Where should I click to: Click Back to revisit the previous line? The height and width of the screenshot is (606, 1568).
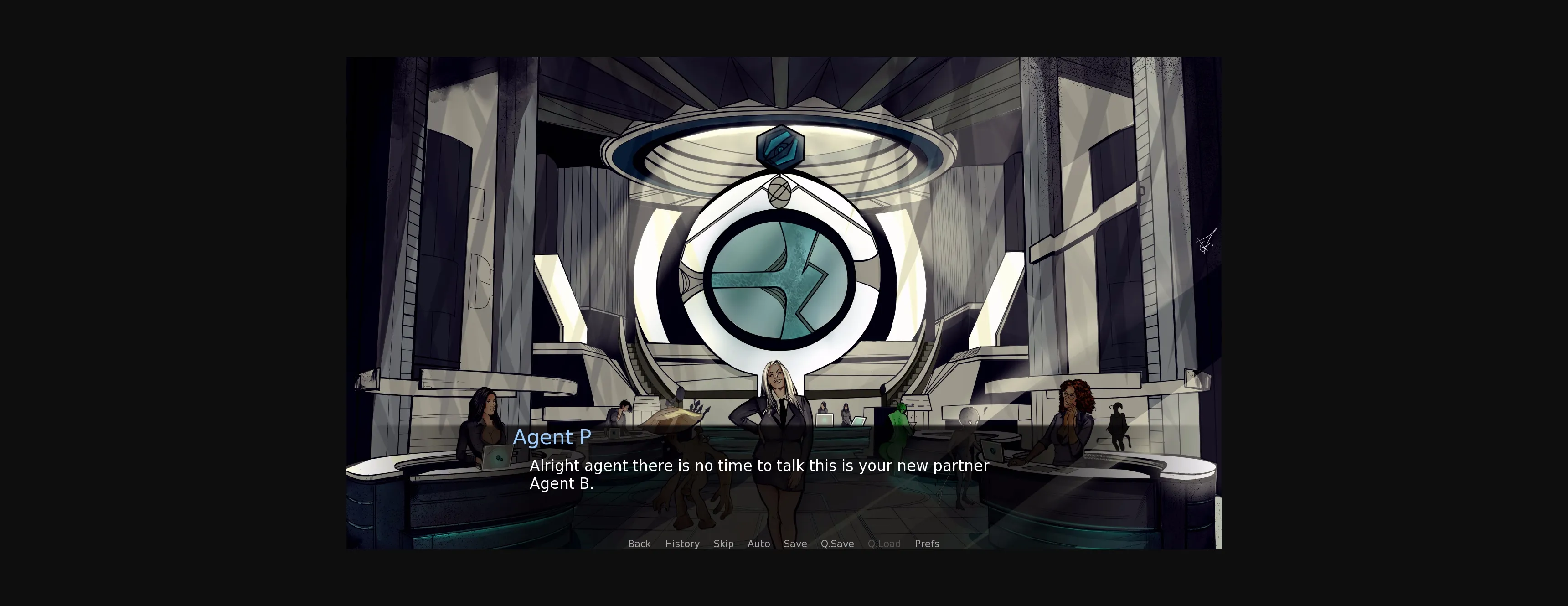pyautogui.click(x=639, y=543)
